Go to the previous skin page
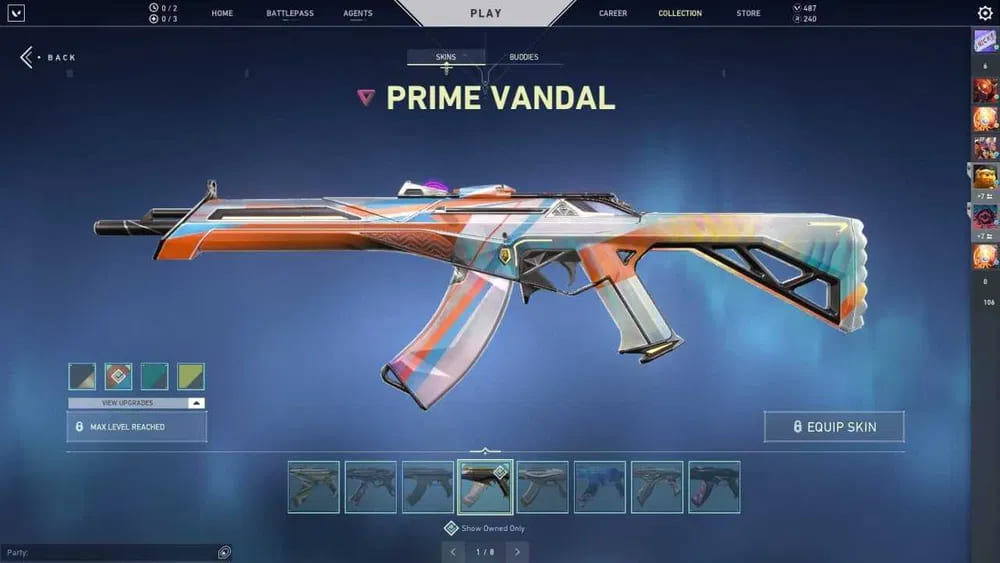Image resolution: width=1000 pixels, height=563 pixels. coord(453,552)
